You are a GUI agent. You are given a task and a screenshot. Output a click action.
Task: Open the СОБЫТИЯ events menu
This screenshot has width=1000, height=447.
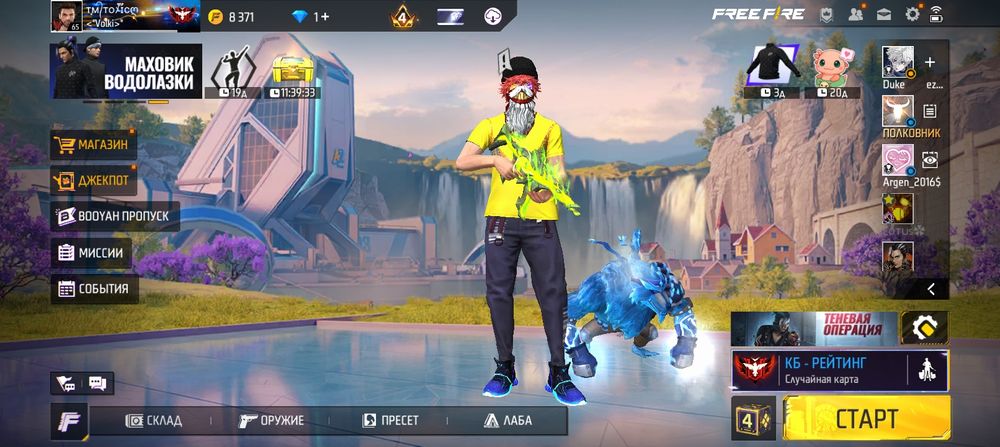pos(94,289)
